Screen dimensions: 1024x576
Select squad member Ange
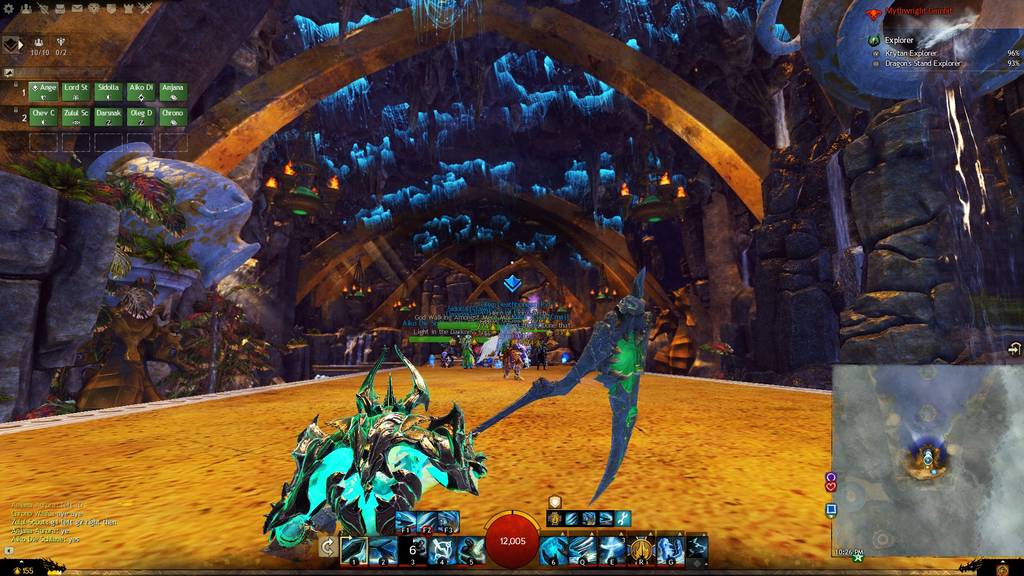[43, 92]
